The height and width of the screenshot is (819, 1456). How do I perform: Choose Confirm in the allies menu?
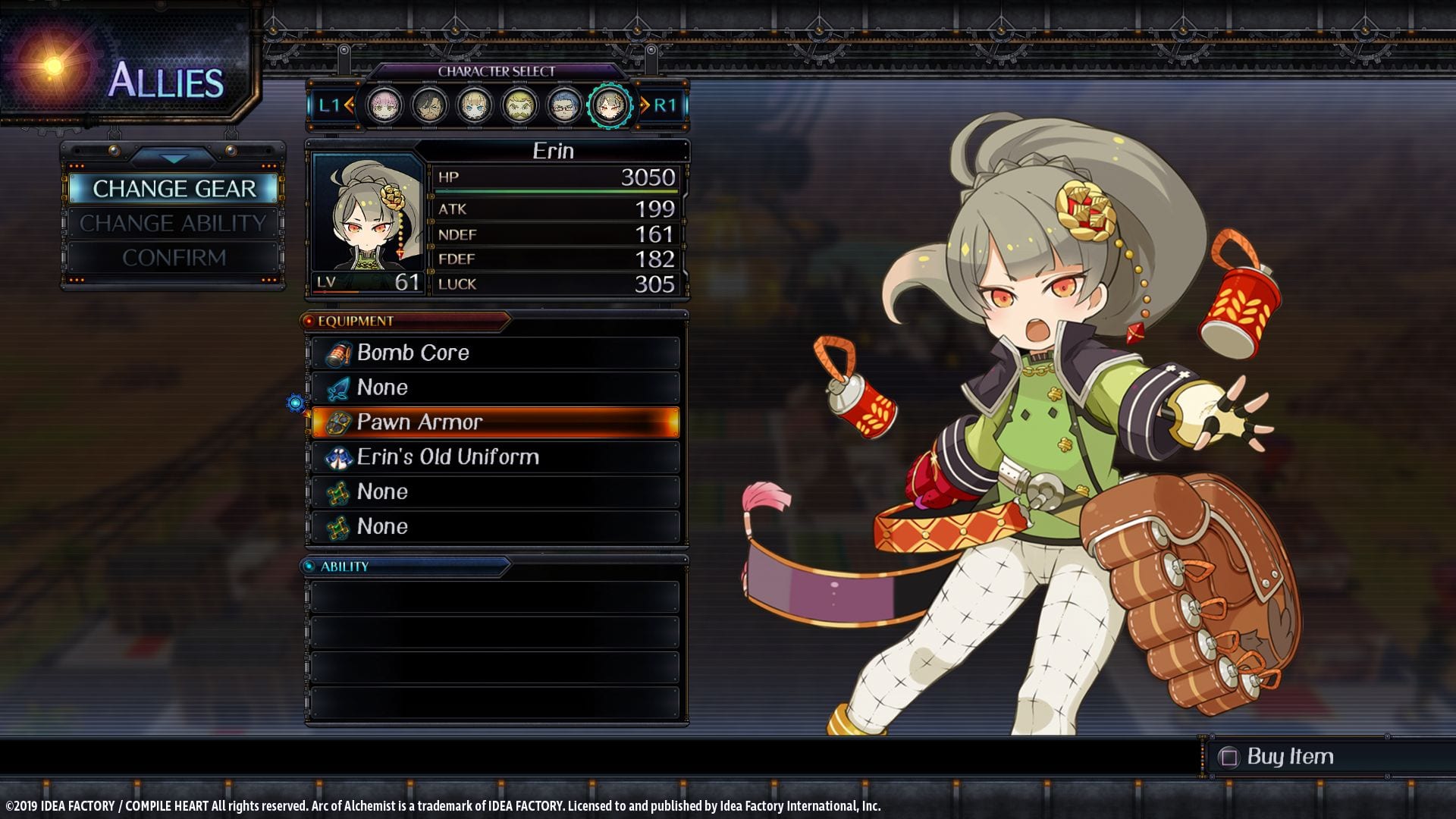174,258
